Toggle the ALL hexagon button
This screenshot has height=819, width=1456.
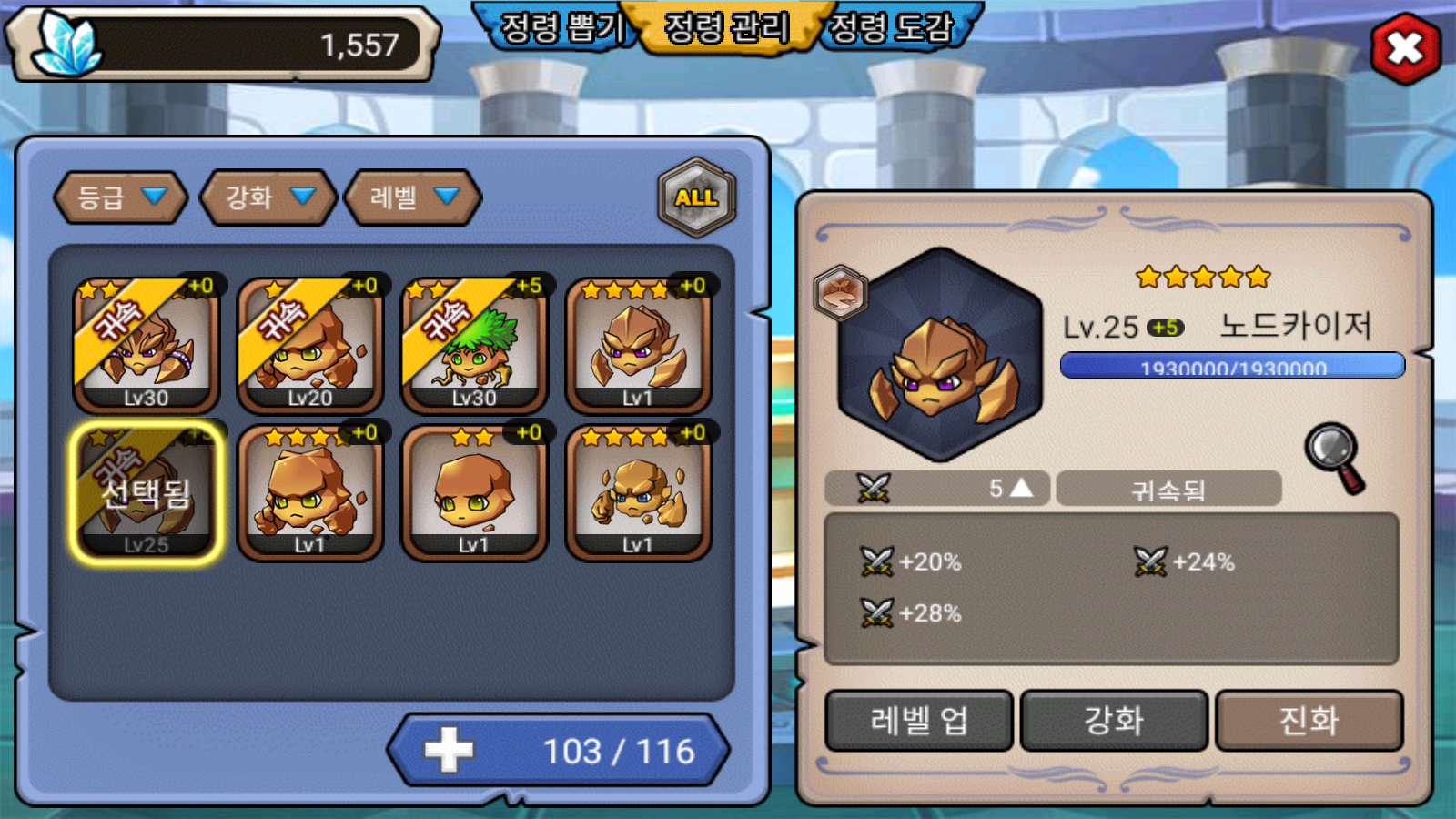tap(696, 197)
